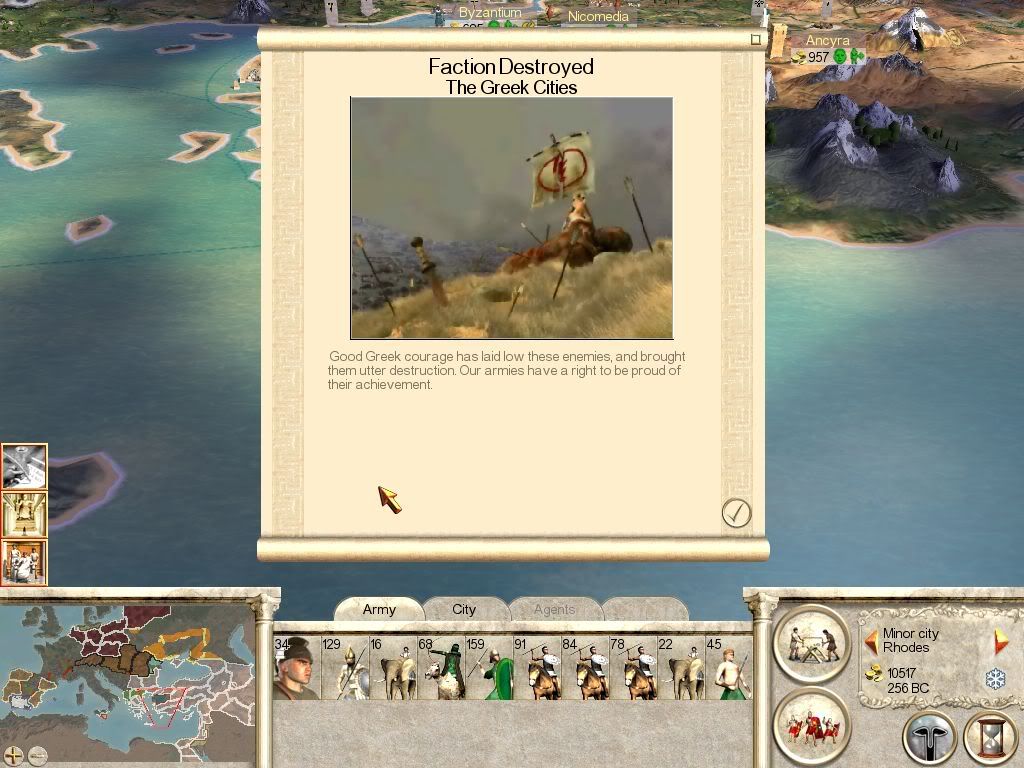Zoom in the minimap with the plus button

(14, 755)
